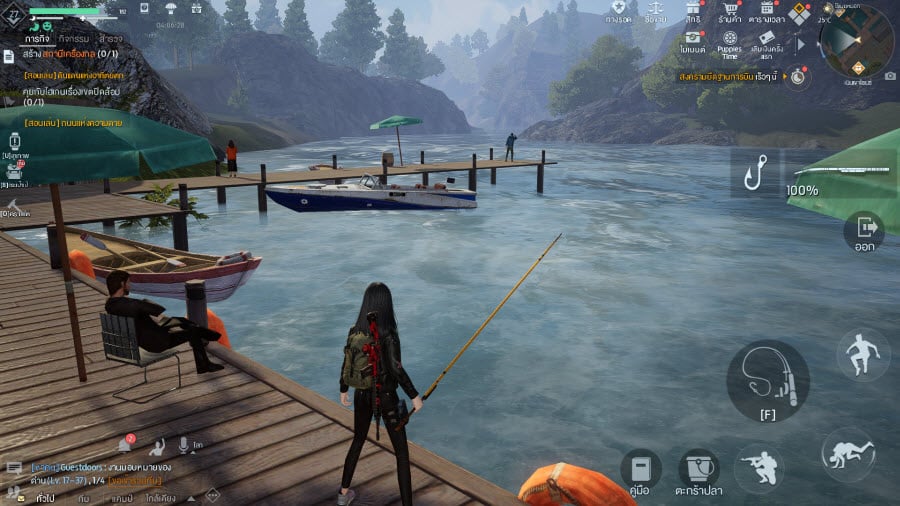
Task: Switch chat channel to แคมป์
Action: pos(122,497)
